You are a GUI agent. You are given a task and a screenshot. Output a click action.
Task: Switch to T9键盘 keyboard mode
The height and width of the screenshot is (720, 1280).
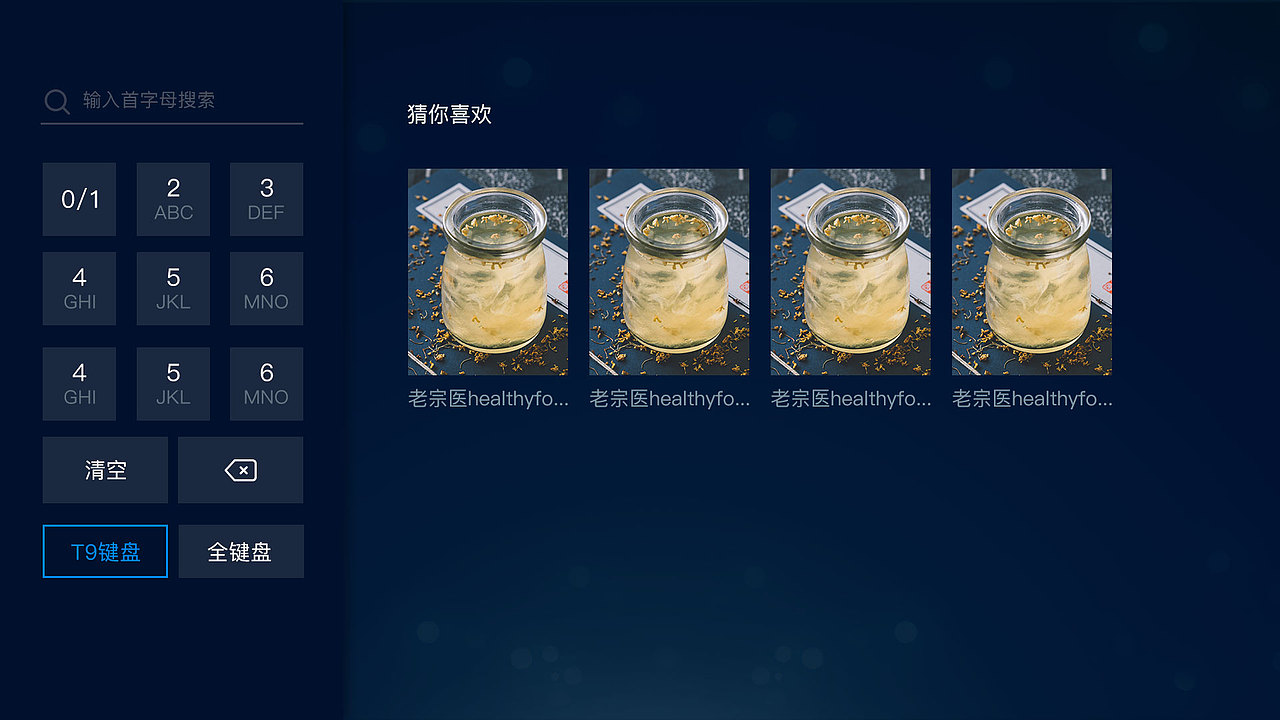[x=104, y=551]
